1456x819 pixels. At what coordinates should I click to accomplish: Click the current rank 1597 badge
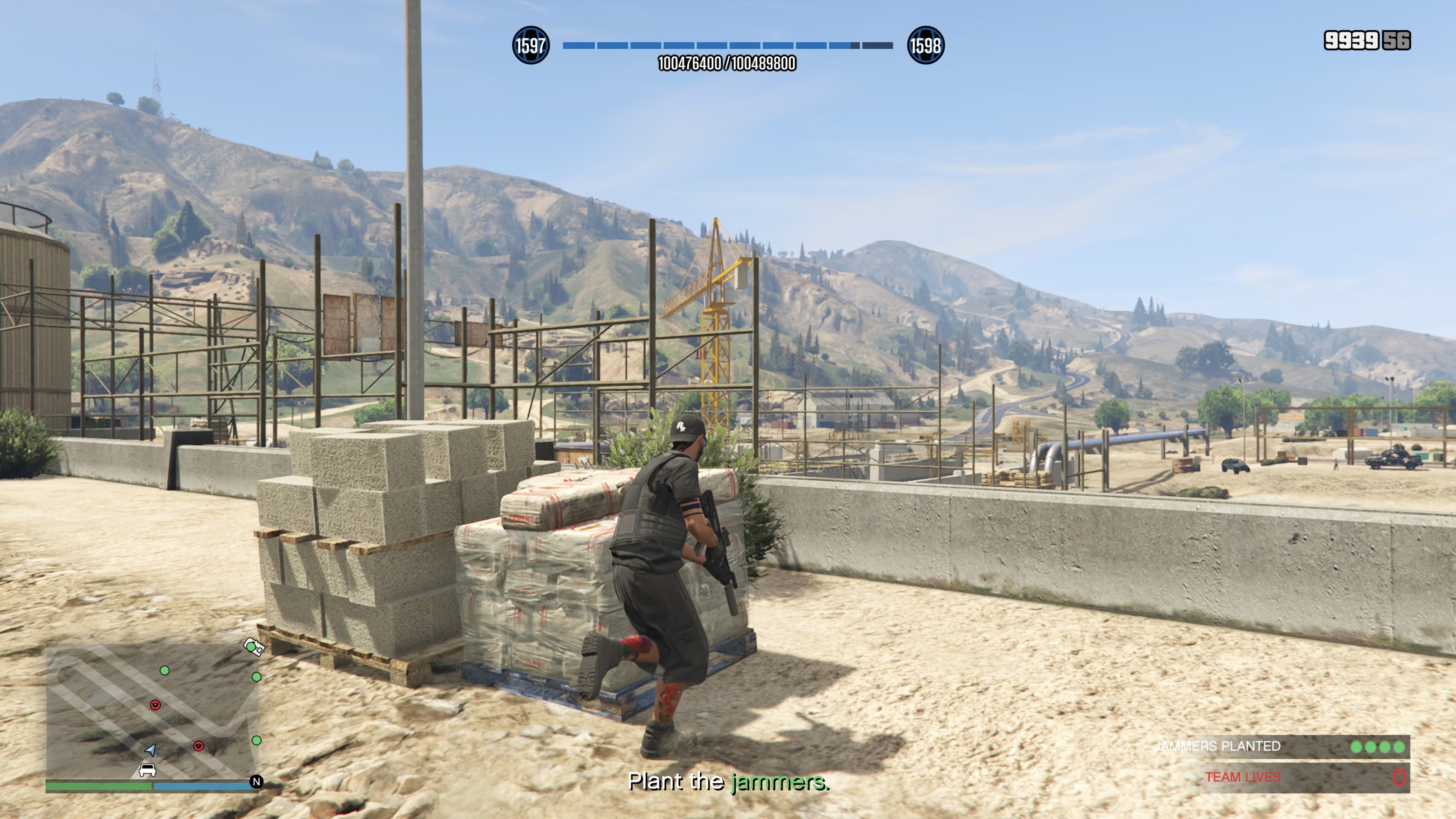point(530,45)
